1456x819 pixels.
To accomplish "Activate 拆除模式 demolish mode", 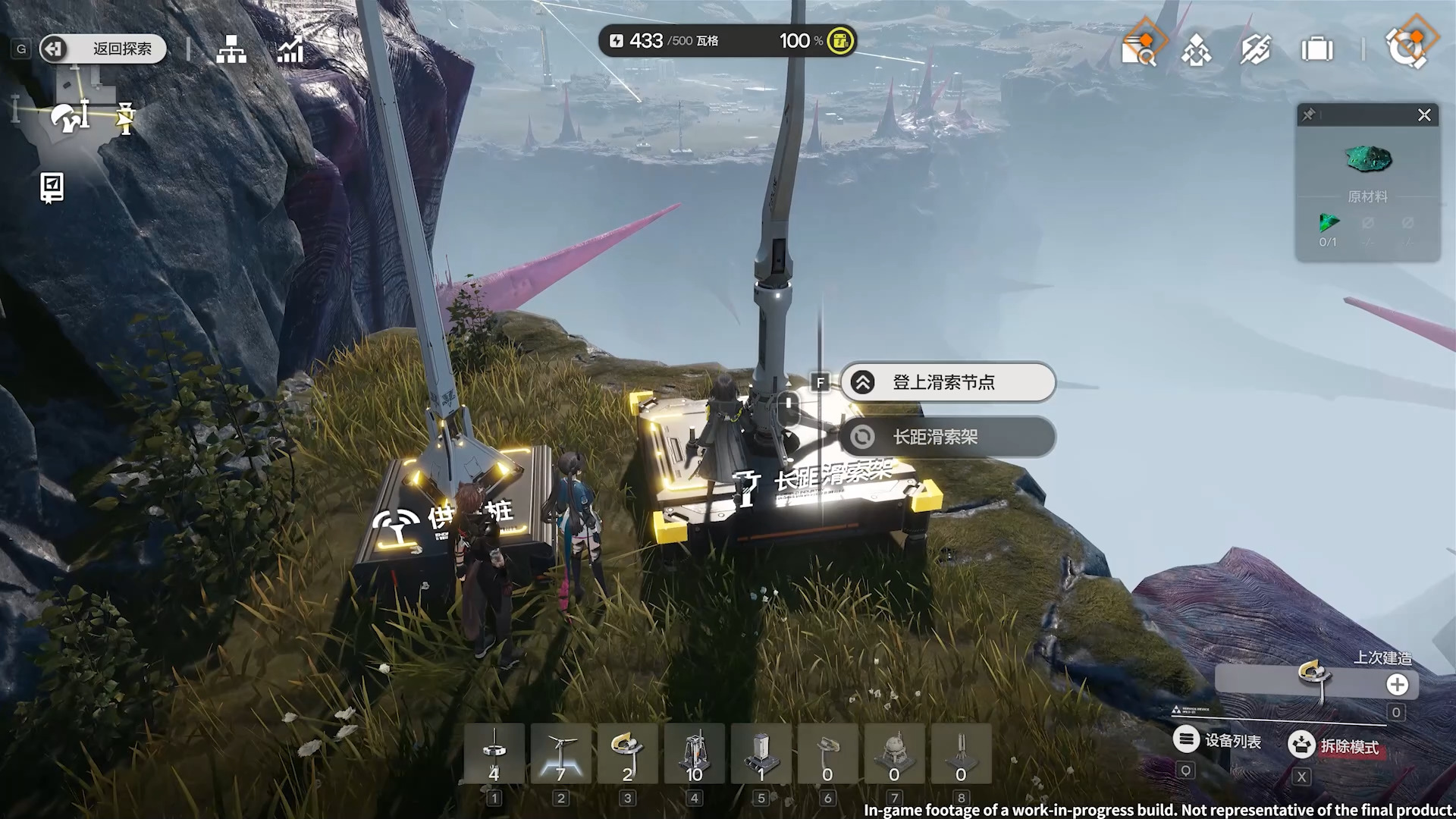I will coord(1335,745).
